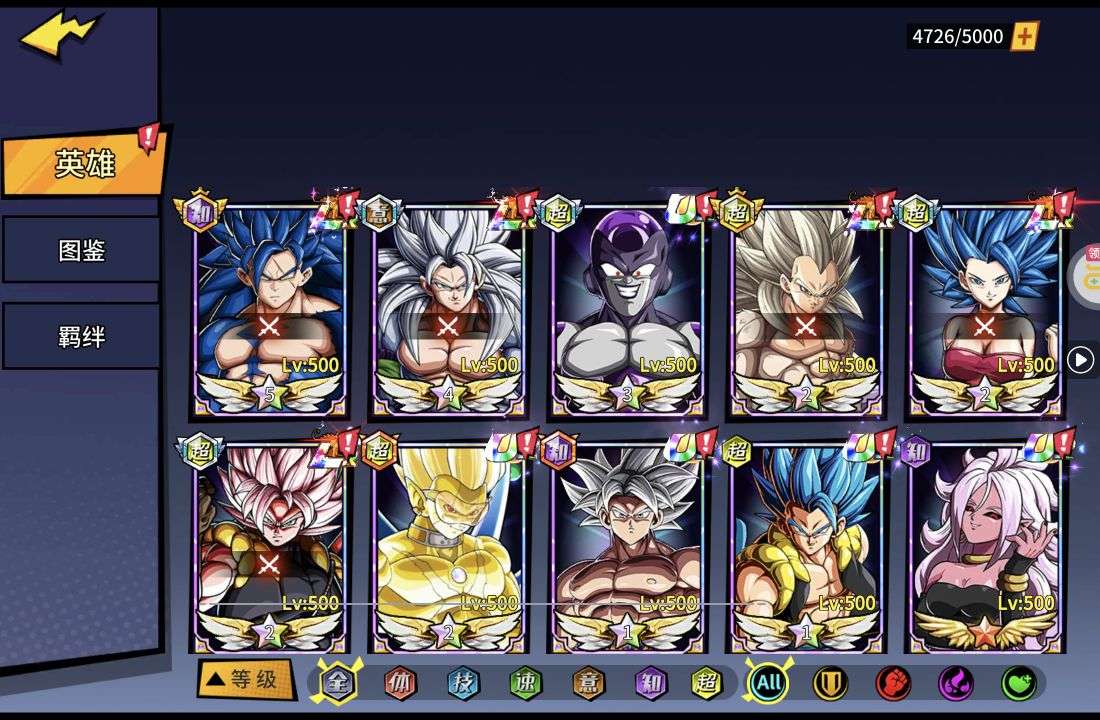
Task: Filter by green heart support role
Action: (x=1018, y=683)
